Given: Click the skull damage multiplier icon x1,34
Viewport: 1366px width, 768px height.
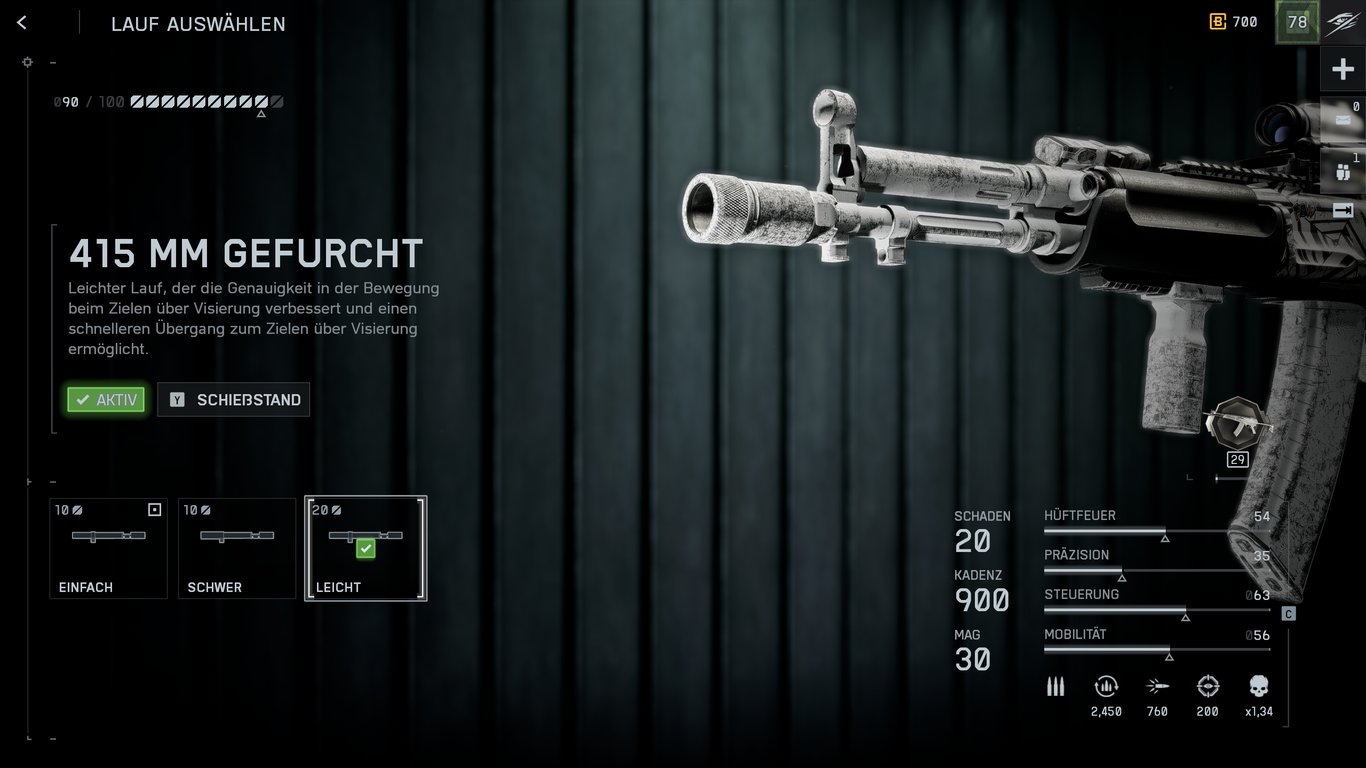Looking at the screenshot, I should [1257, 687].
